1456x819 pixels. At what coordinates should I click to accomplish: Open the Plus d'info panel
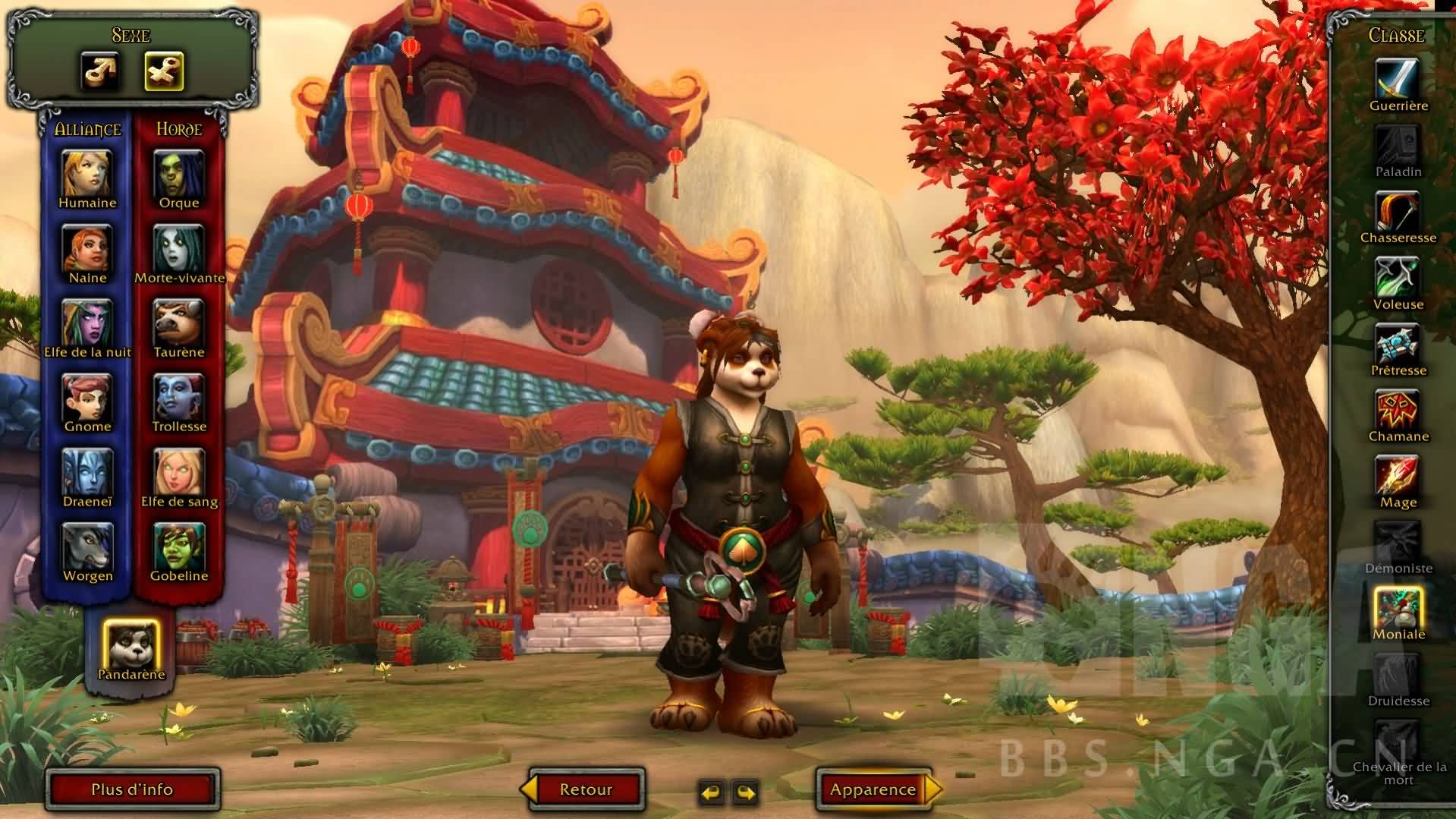[133, 789]
